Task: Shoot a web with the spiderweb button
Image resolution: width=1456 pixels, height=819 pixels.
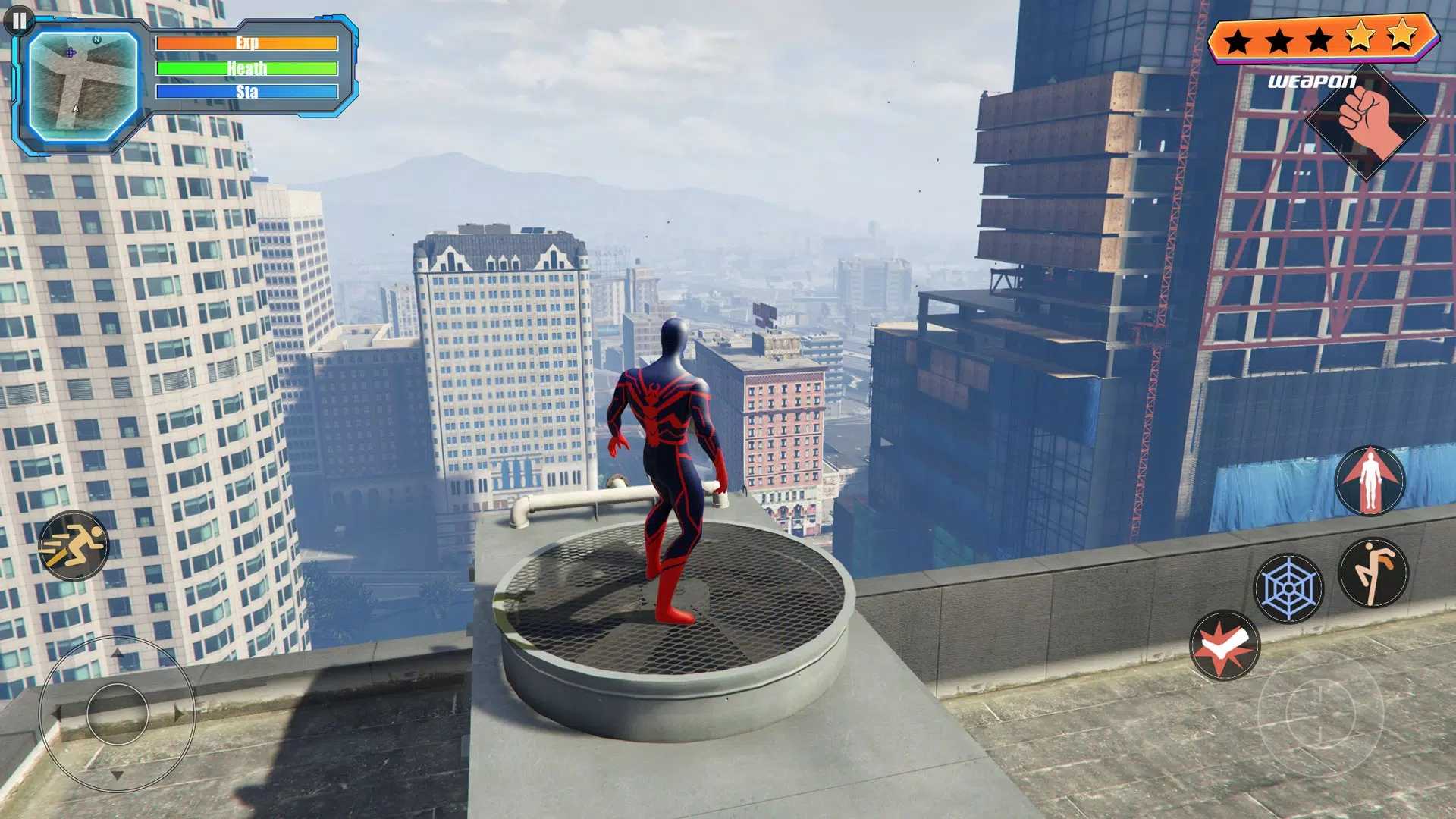Action: [x=1288, y=588]
